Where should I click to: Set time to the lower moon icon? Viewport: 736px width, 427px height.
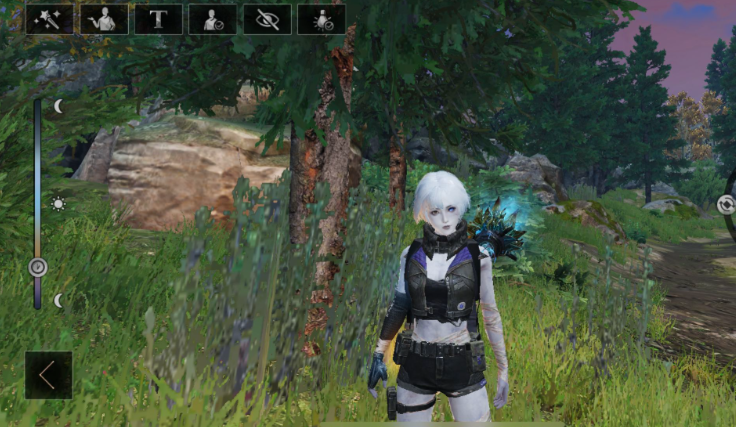pyautogui.click(x=58, y=300)
